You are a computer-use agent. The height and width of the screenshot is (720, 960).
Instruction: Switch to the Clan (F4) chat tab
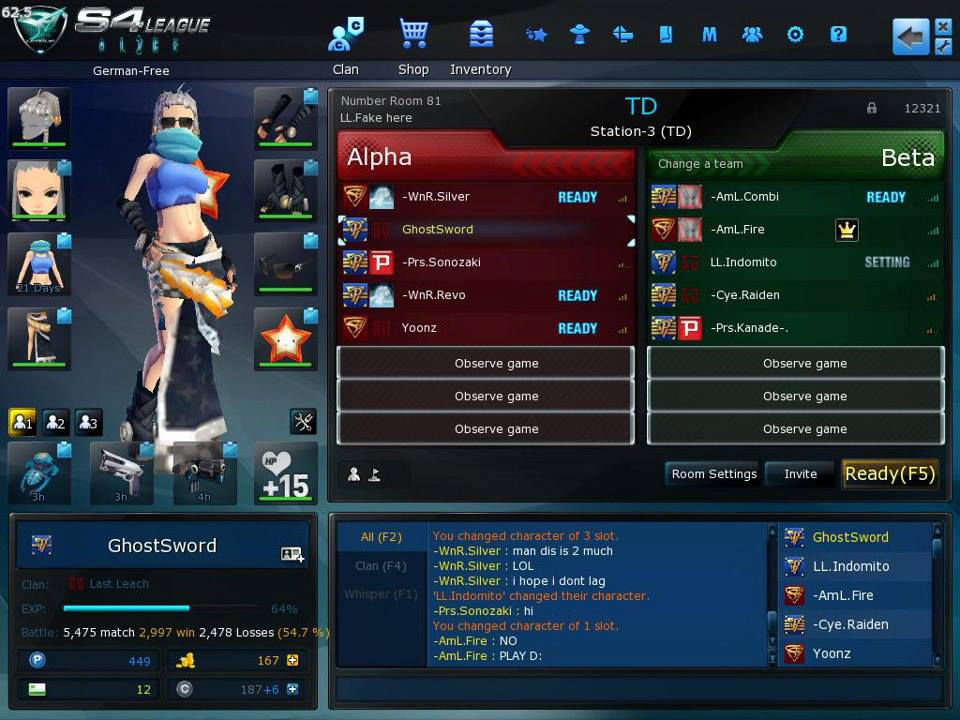pyautogui.click(x=380, y=566)
